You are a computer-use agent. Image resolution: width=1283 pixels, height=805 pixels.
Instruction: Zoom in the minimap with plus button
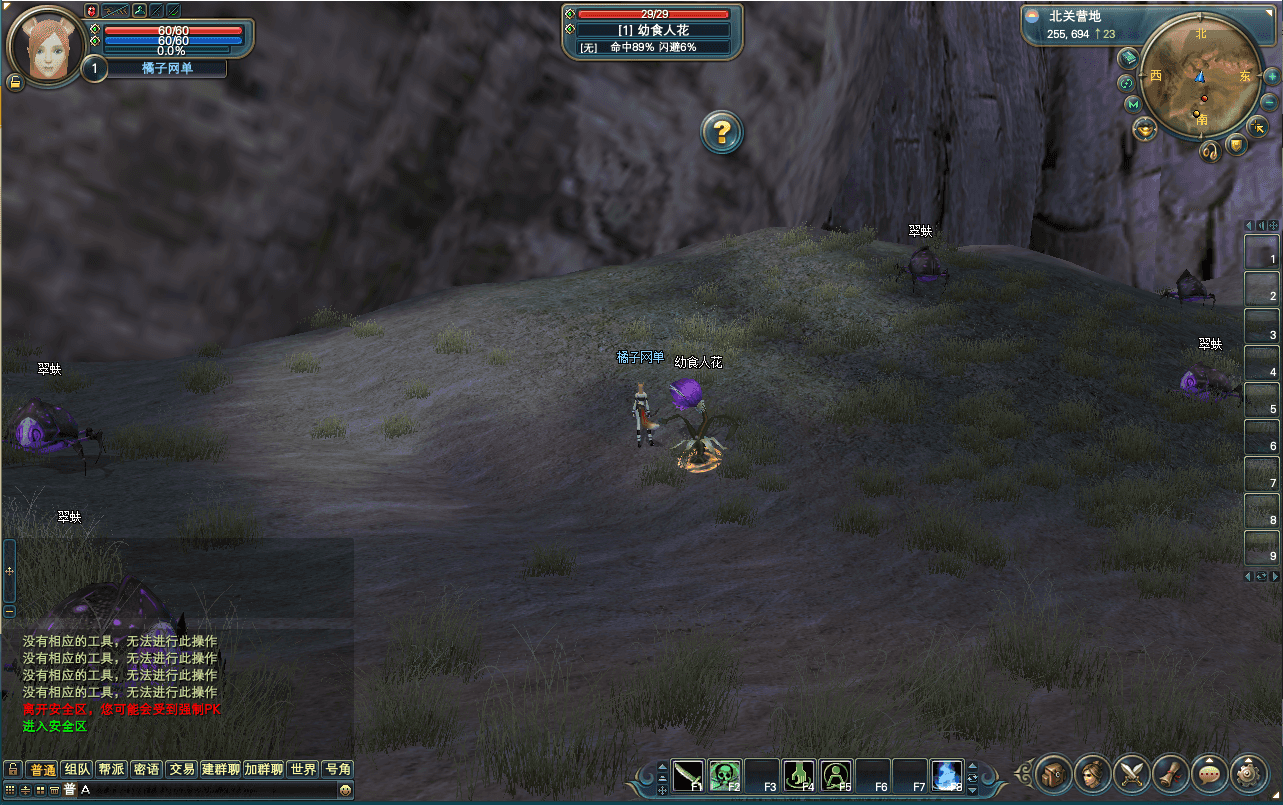pyautogui.click(x=1272, y=76)
